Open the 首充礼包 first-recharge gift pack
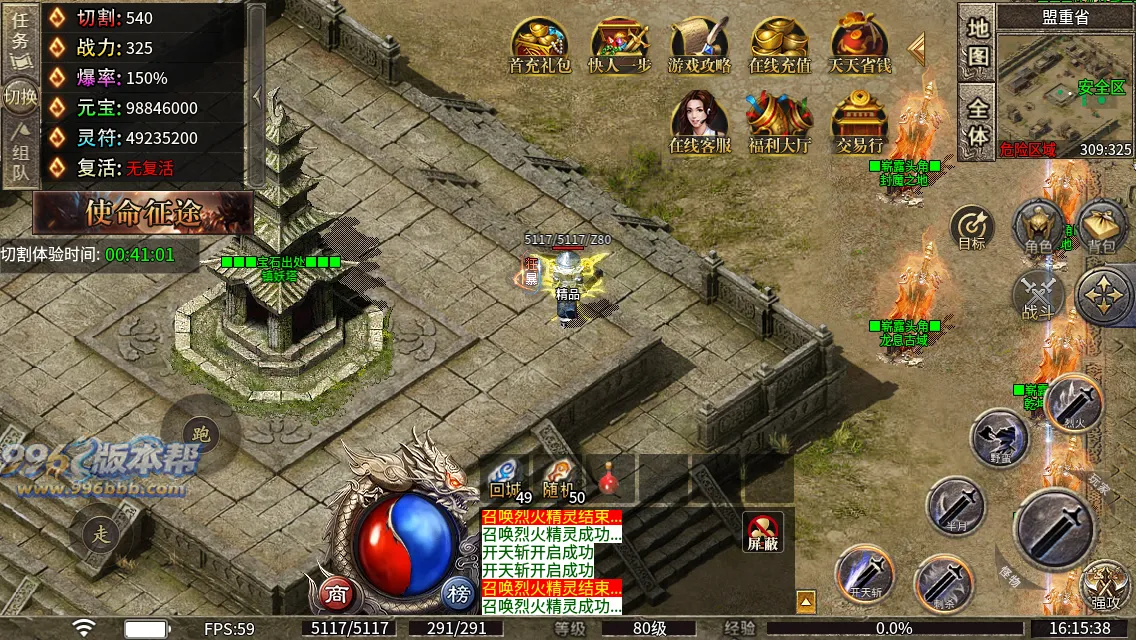The width and height of the screenshot is (1136, 640). click(x=540, y=45)
